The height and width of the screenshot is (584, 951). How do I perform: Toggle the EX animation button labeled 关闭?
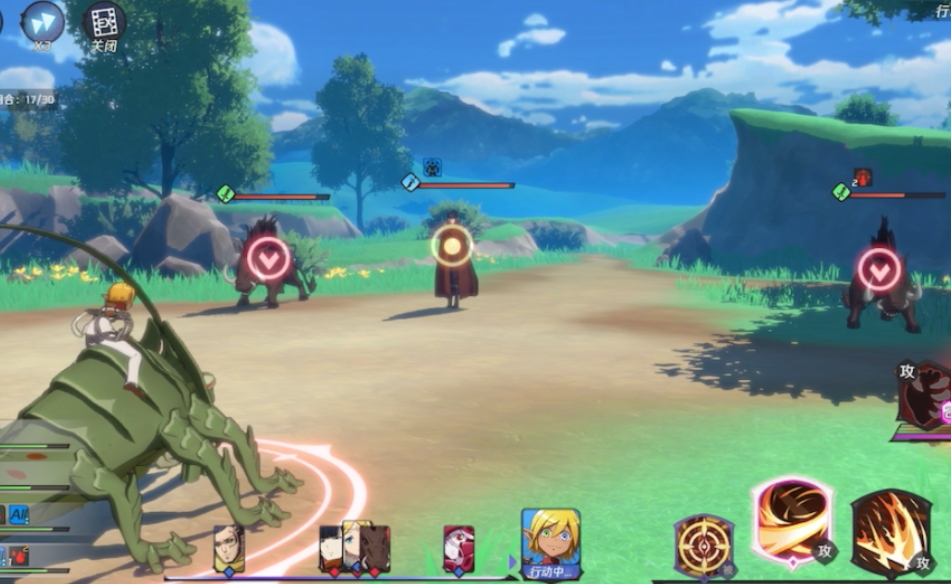point(103,22)
